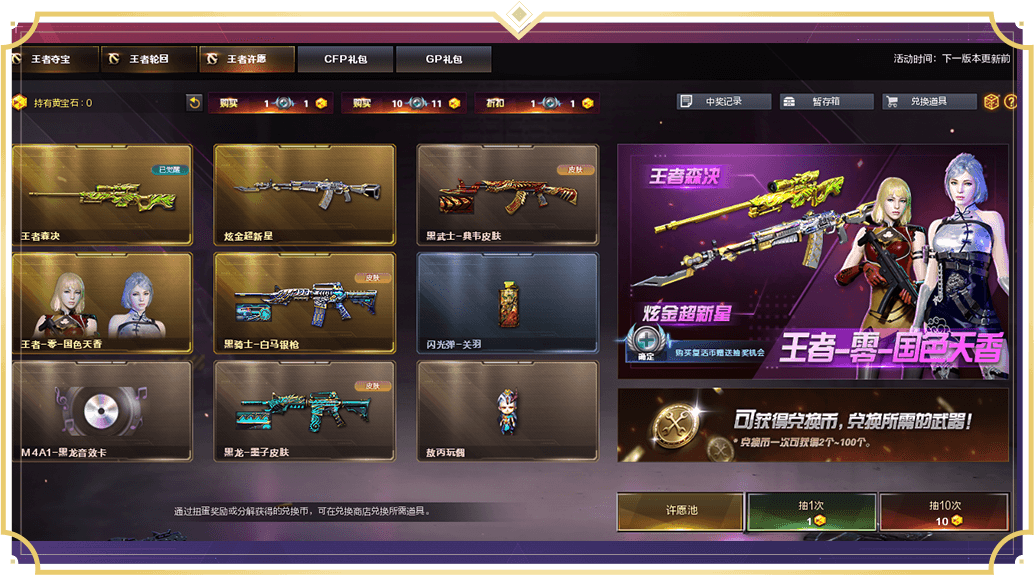
Task: Pick the 王者-零-国色天香 character card
Action: [101, 302]
